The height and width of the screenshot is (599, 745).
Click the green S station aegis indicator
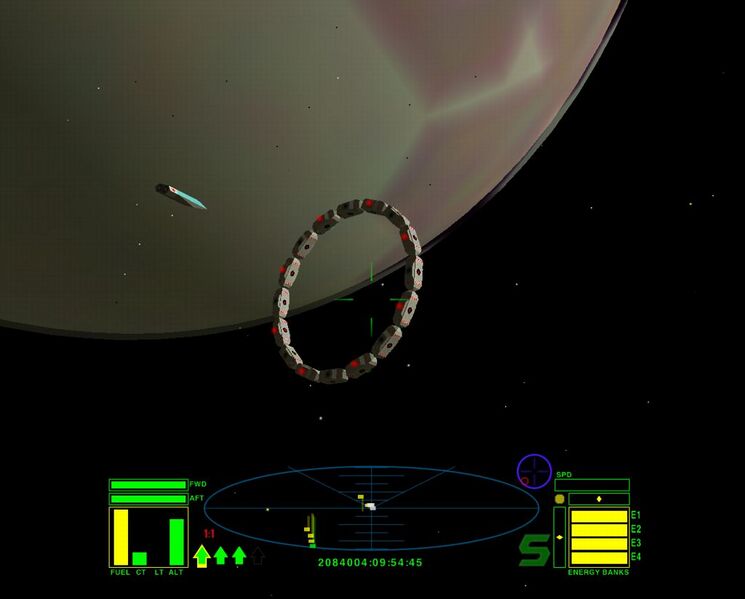(x=534, y=550)
